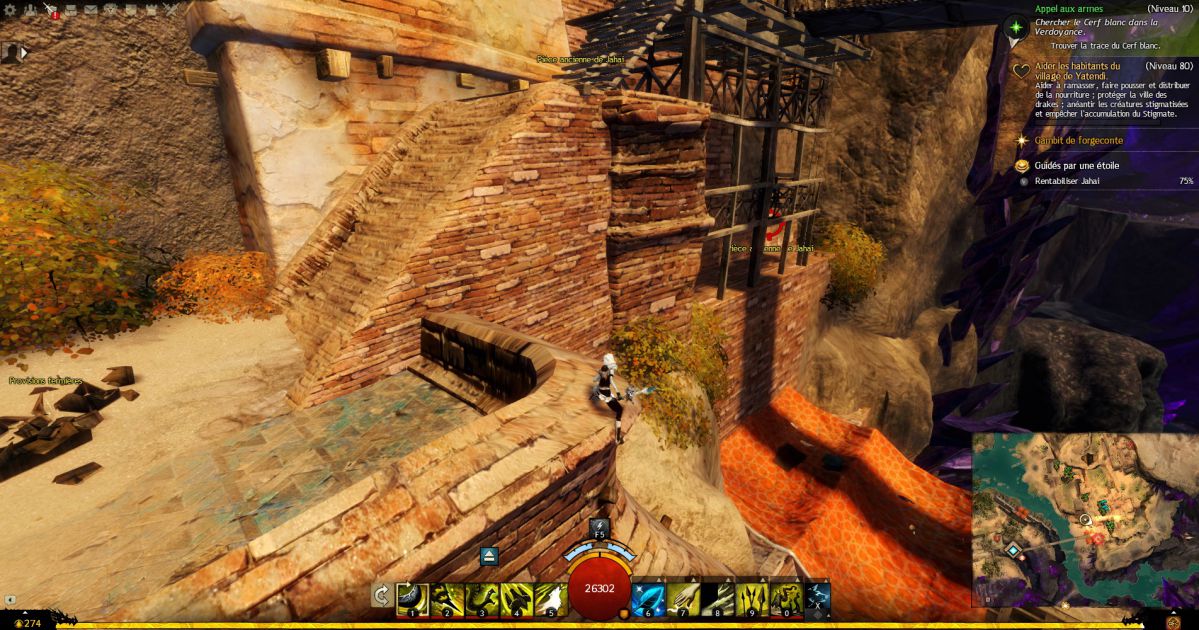
Task: Open the minimap
Action: [x=1084, y=520]
